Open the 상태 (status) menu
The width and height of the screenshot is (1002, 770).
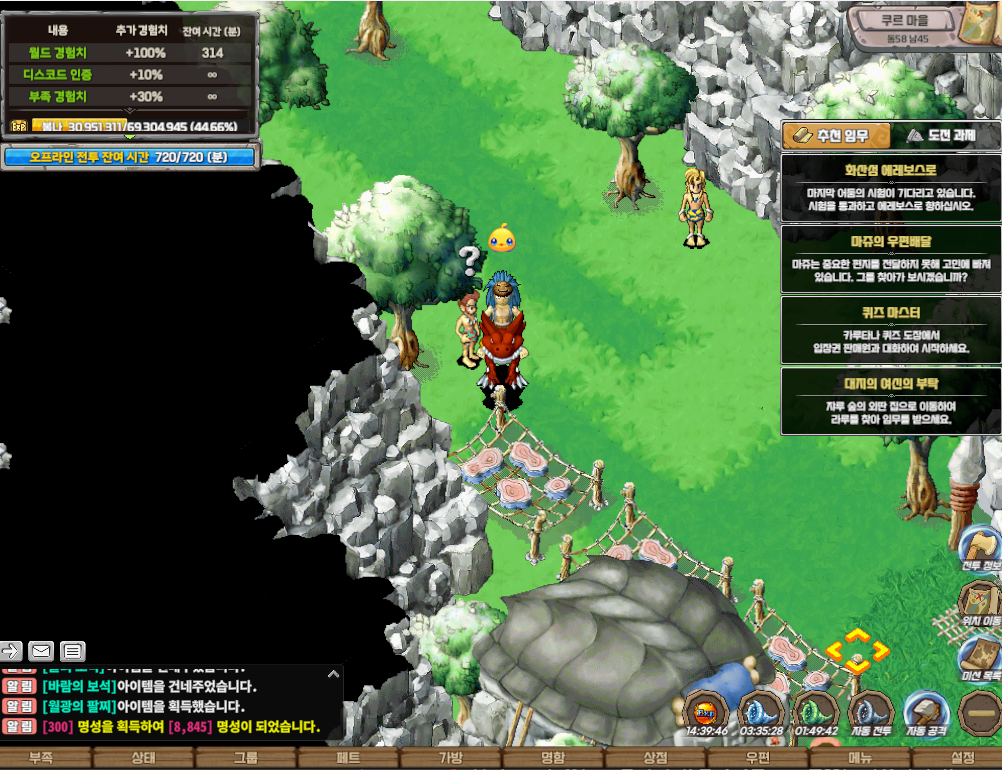(143, 758)
